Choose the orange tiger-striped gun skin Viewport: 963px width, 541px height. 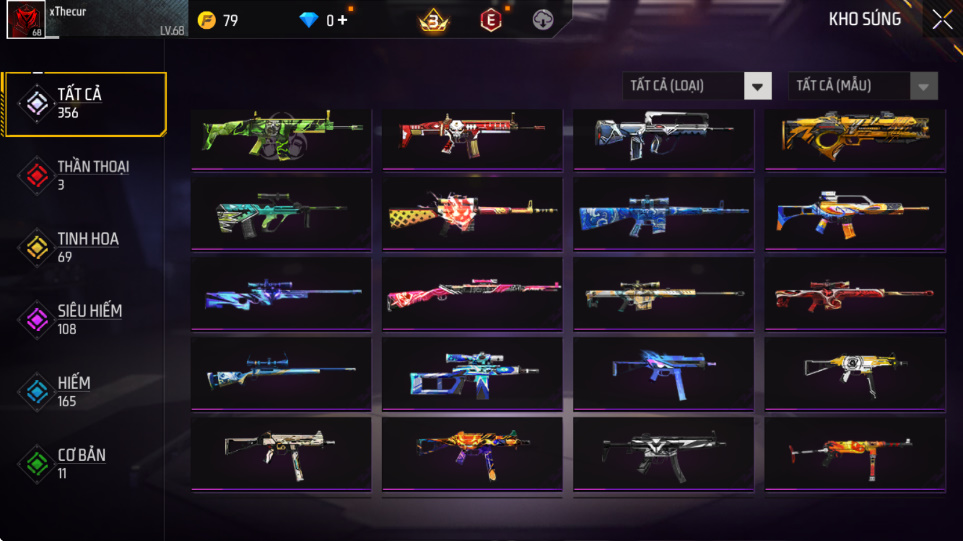coord(855,137)
